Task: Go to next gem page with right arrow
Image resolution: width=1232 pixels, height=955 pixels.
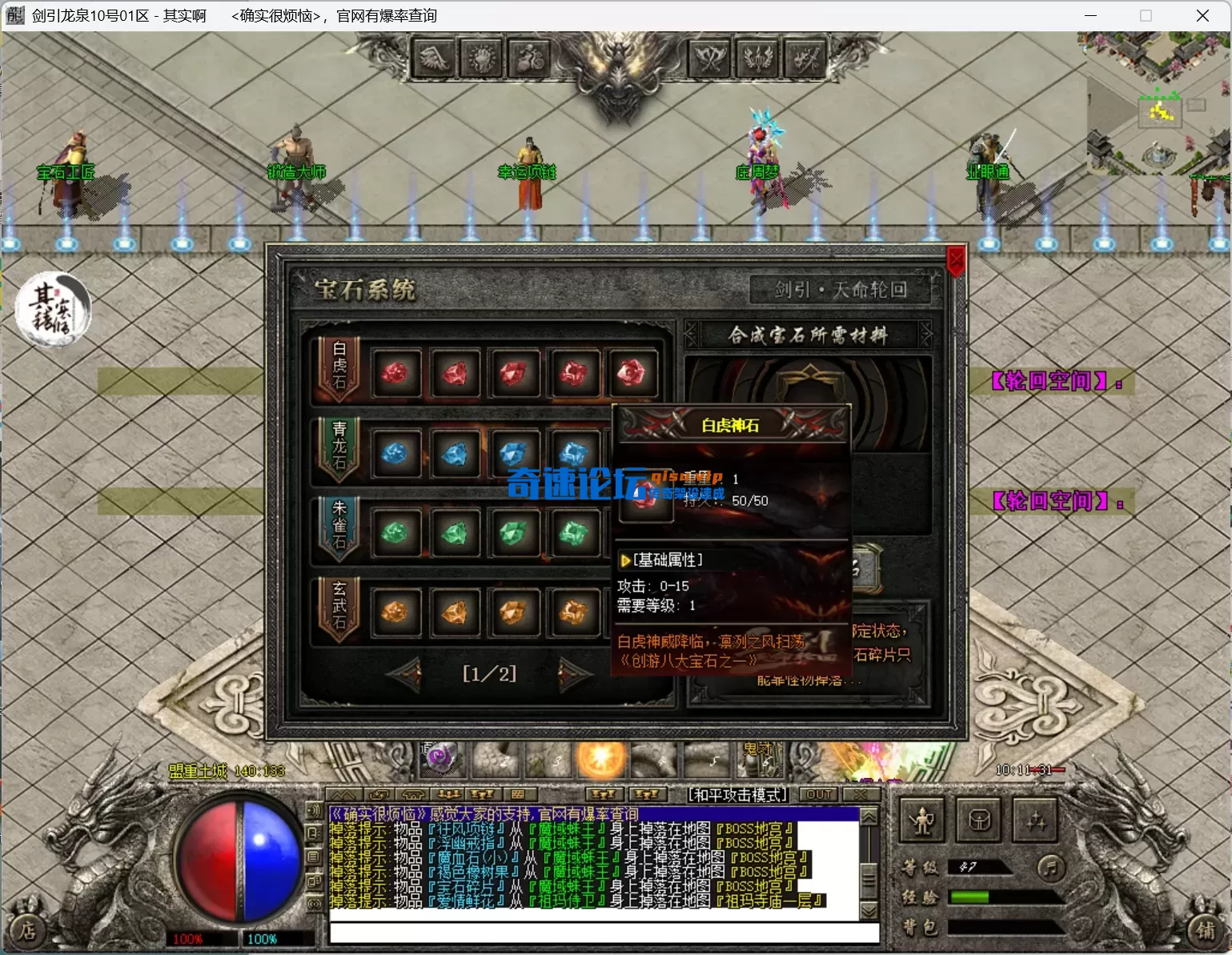Action: point(572,674)
